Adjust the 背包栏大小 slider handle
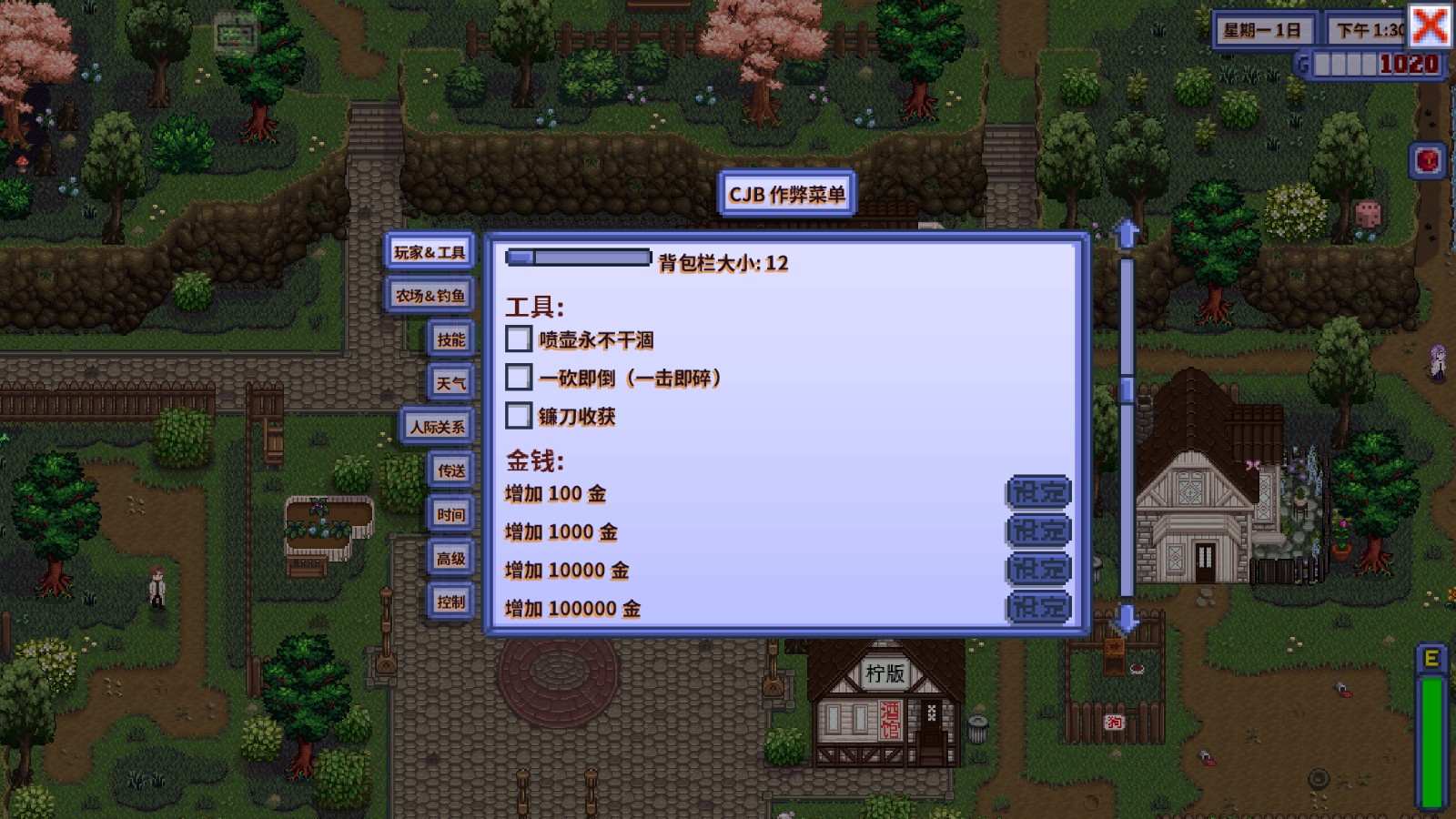Viewport: 1456px width, 819px height. coord(521,258)
